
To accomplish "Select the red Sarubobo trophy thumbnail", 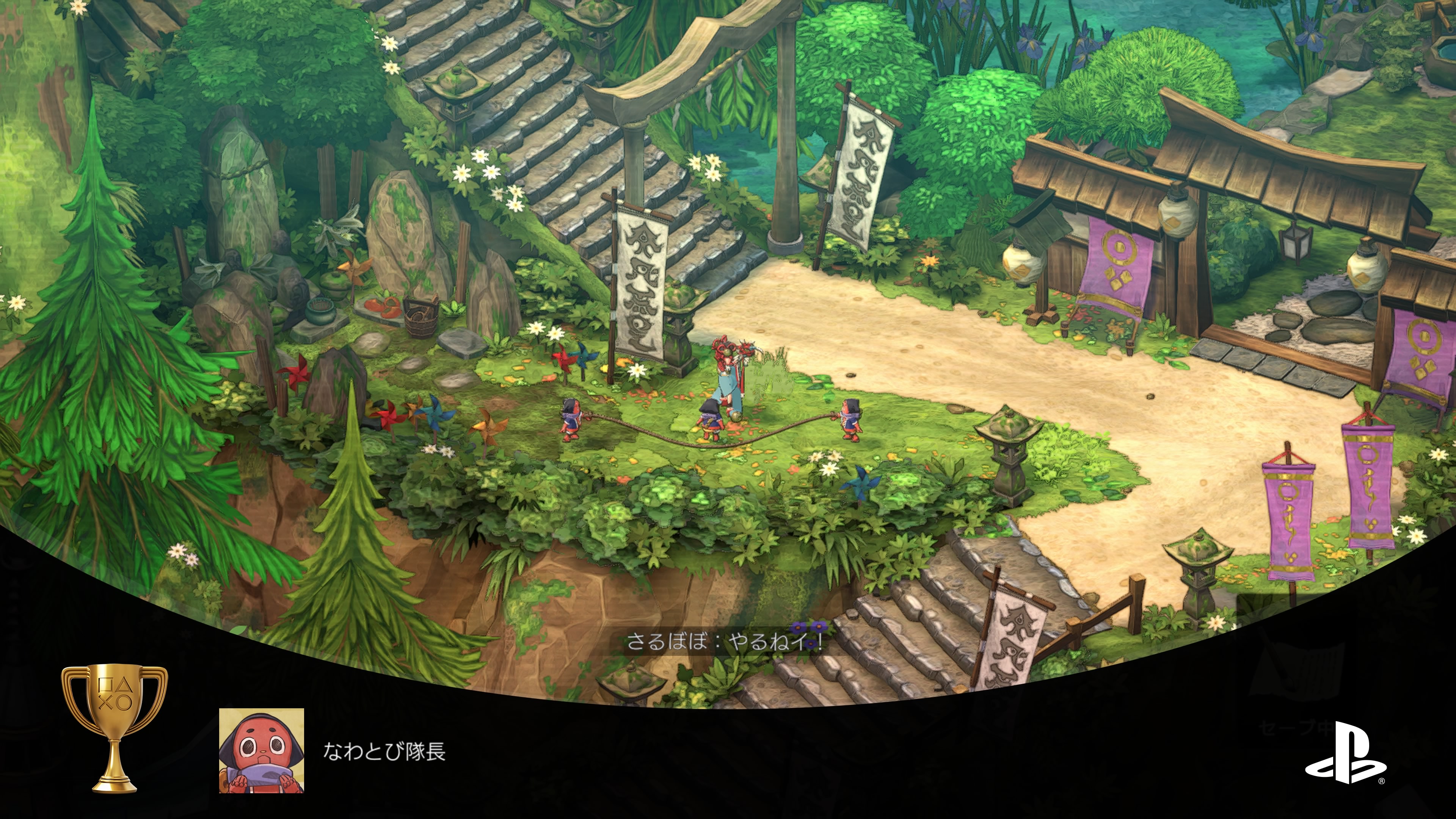I will pyautogui.click(x=261, y=750).
